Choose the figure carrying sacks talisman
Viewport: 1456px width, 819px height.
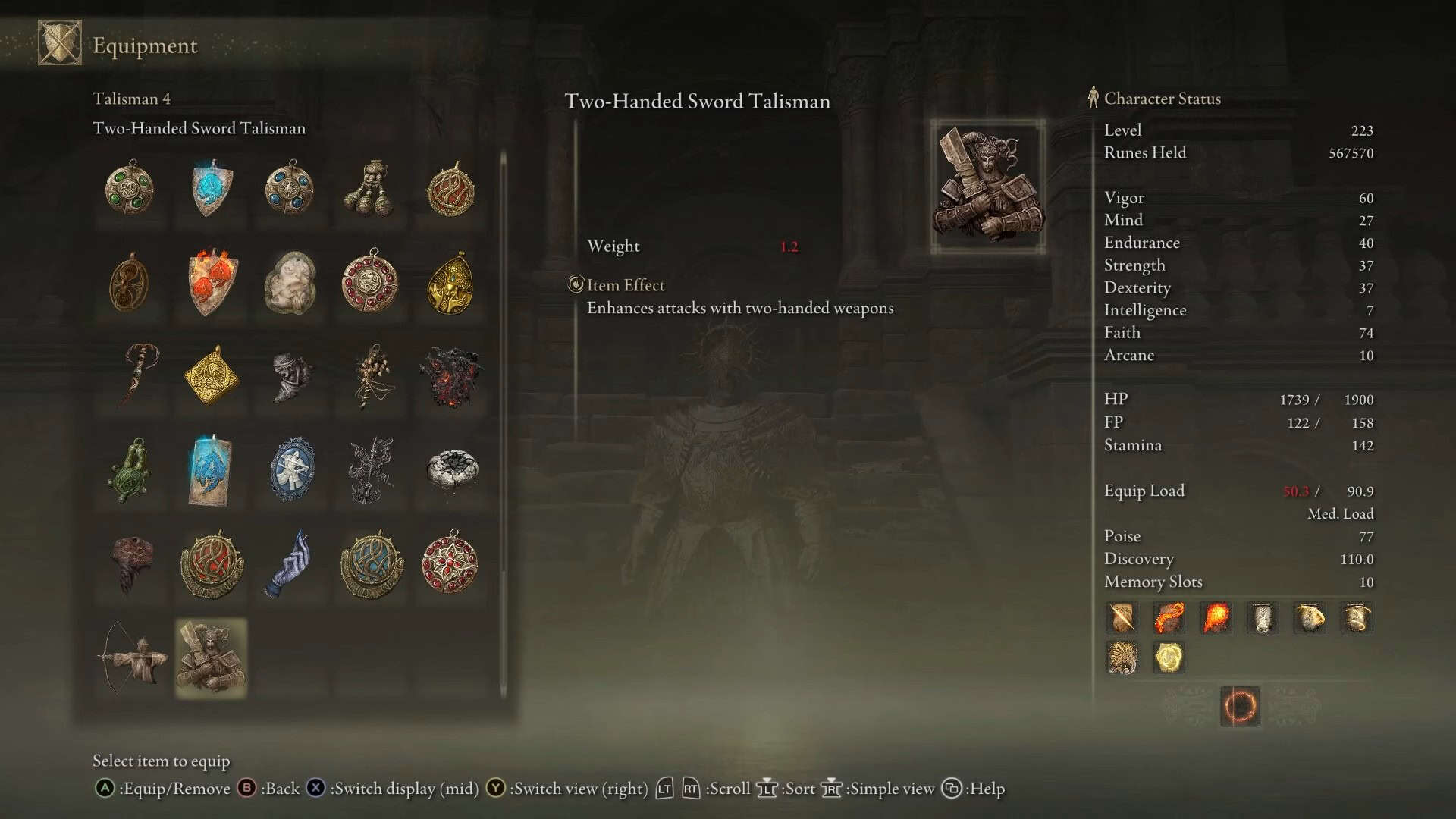click(x=370, y=188)
